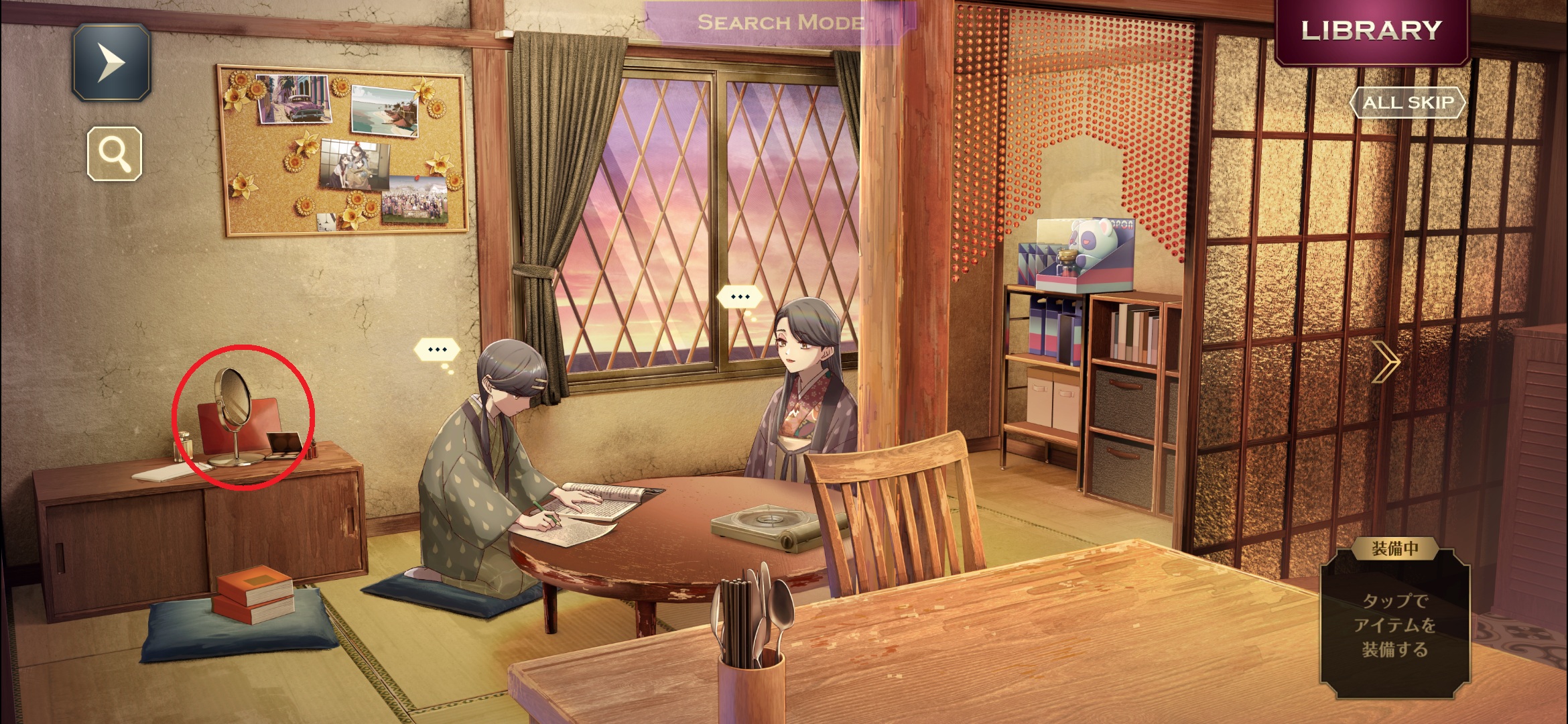This screenshot has height=724, width=1568.
Task: Choose ALL SKIP to skip the dialogue
Action: (1407, 103)
